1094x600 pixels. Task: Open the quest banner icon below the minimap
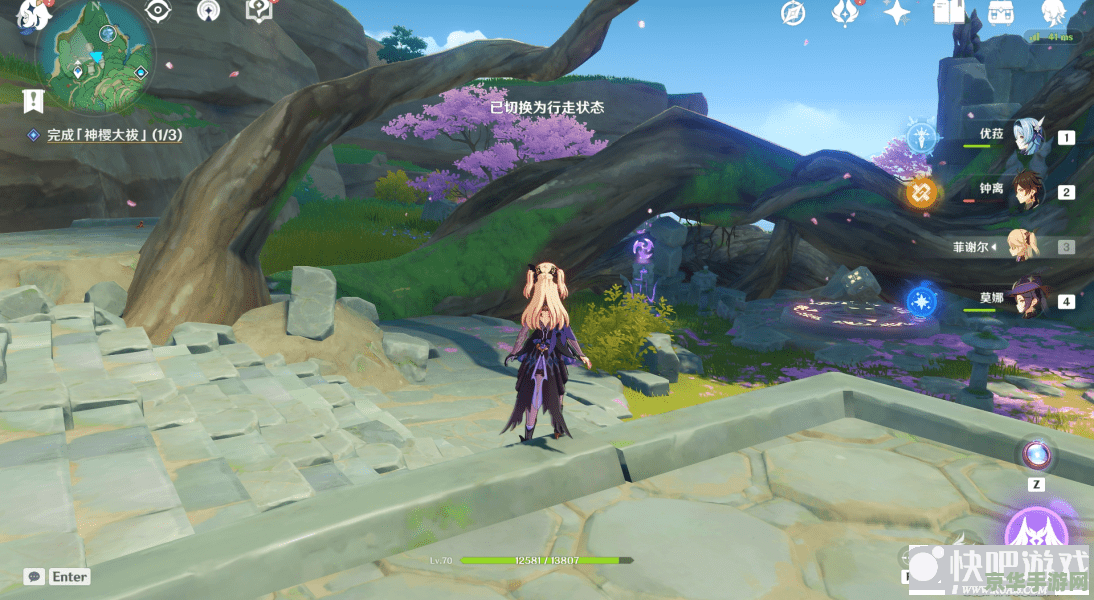coord(34,100)
